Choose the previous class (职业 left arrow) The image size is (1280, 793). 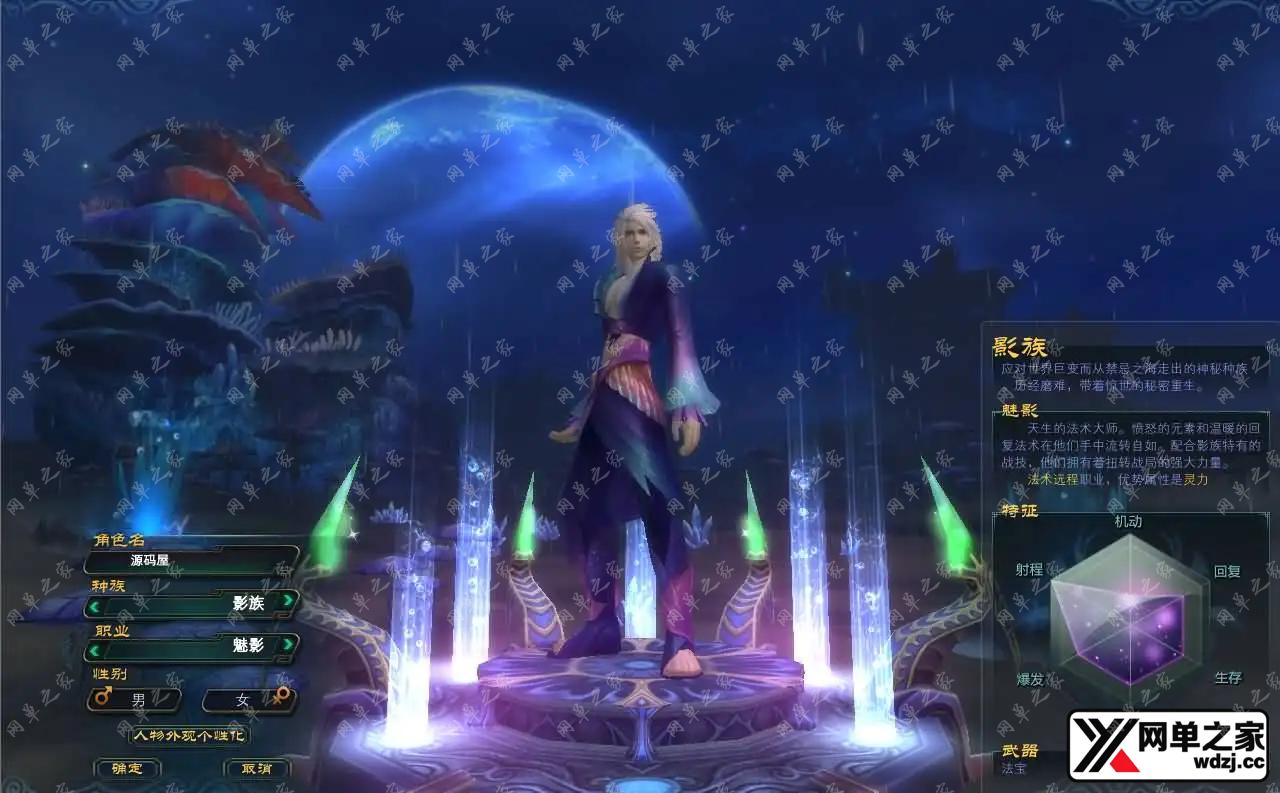tap(95, 648)
